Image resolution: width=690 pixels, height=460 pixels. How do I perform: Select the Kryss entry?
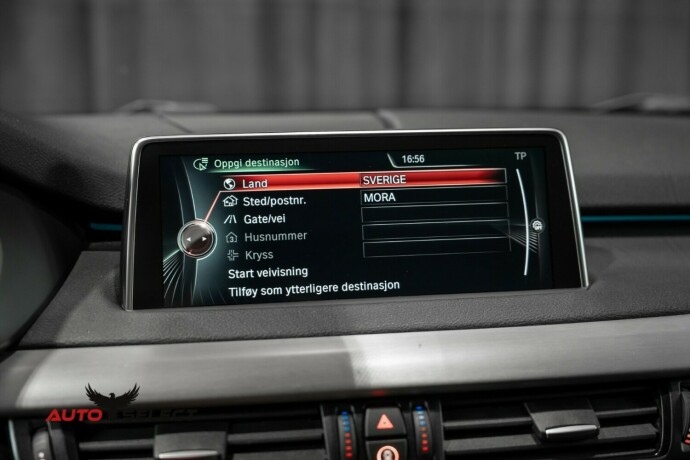click(x=259, y=254)
